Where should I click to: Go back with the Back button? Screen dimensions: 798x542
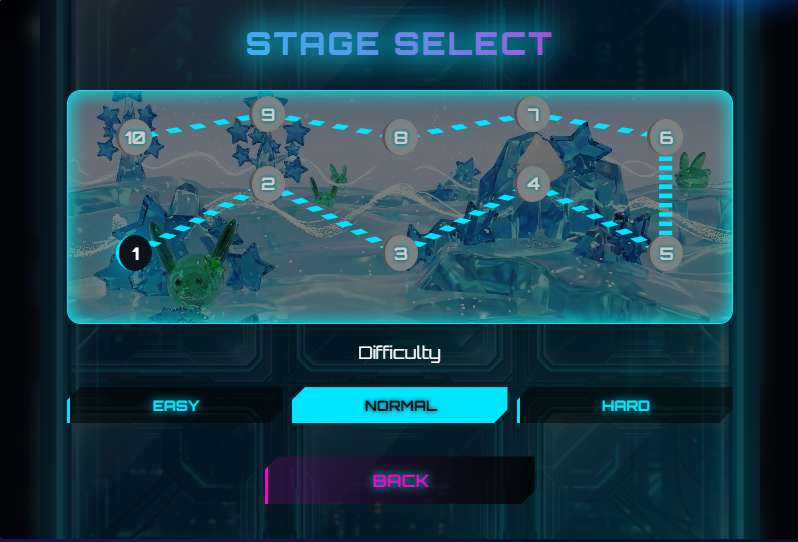400,481
